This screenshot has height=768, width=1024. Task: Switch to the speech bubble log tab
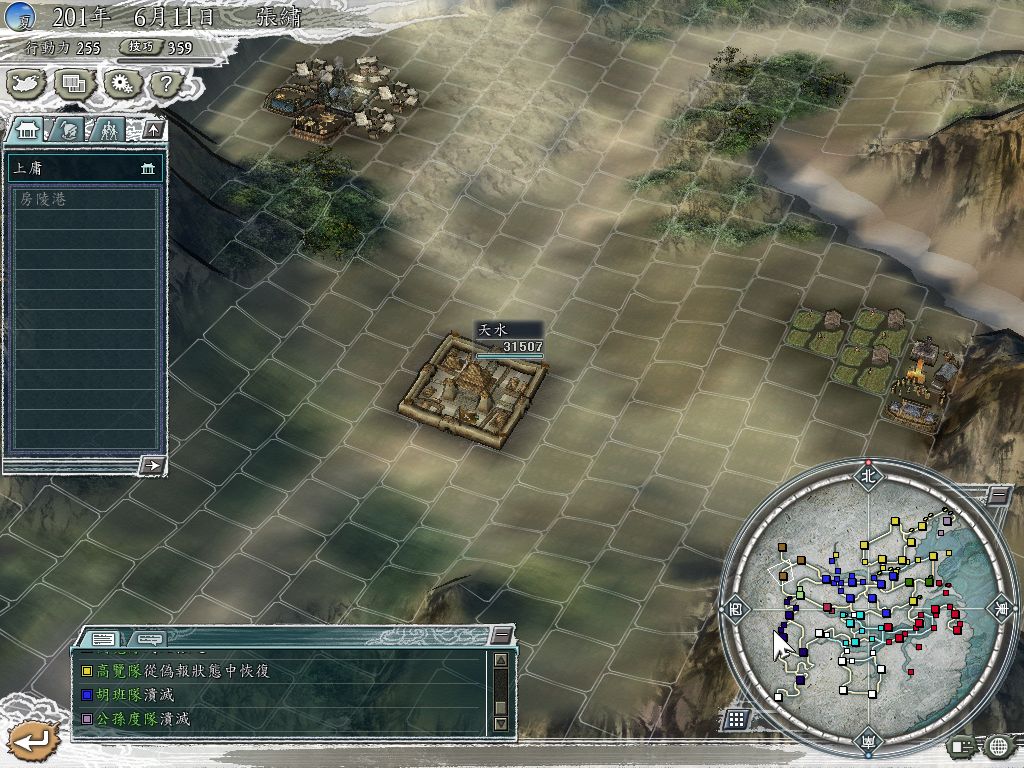tap(149, 638)
